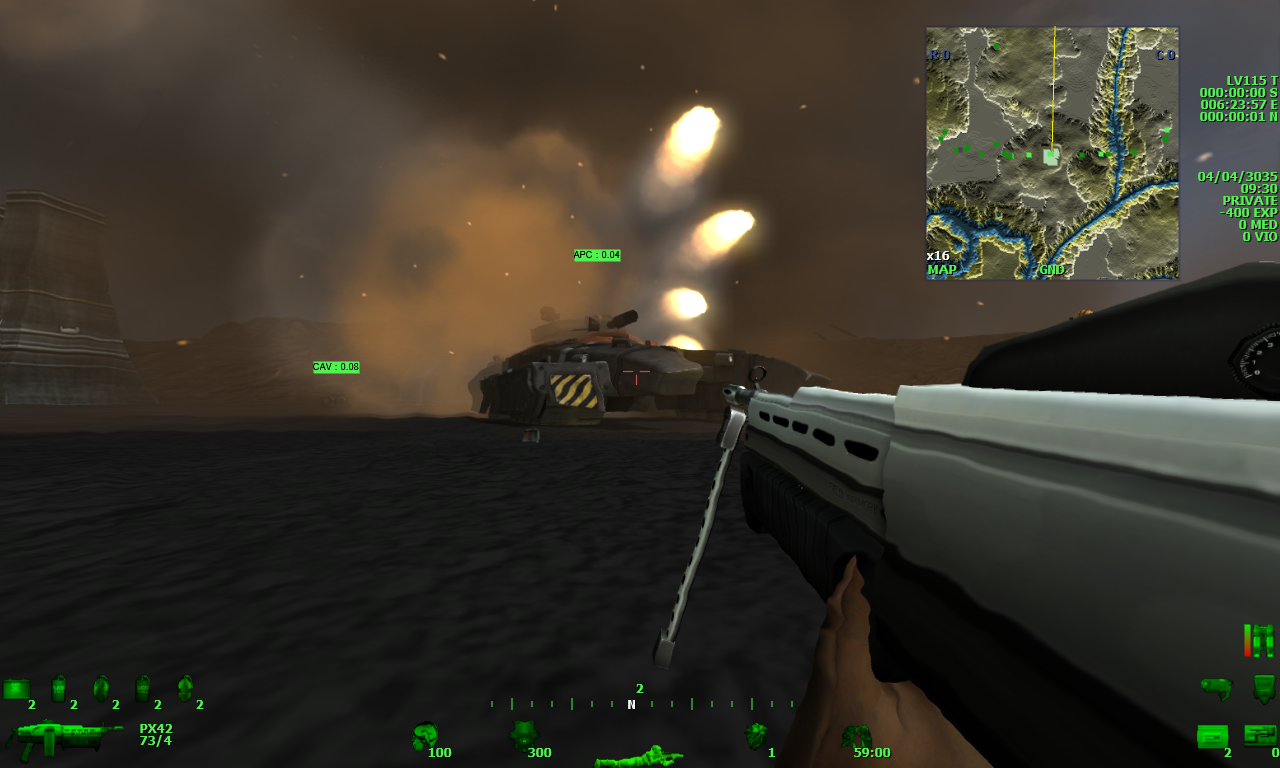Click the N marker on the compass strip
Screen dimensions: 1280x768
[x=631, y=705]
